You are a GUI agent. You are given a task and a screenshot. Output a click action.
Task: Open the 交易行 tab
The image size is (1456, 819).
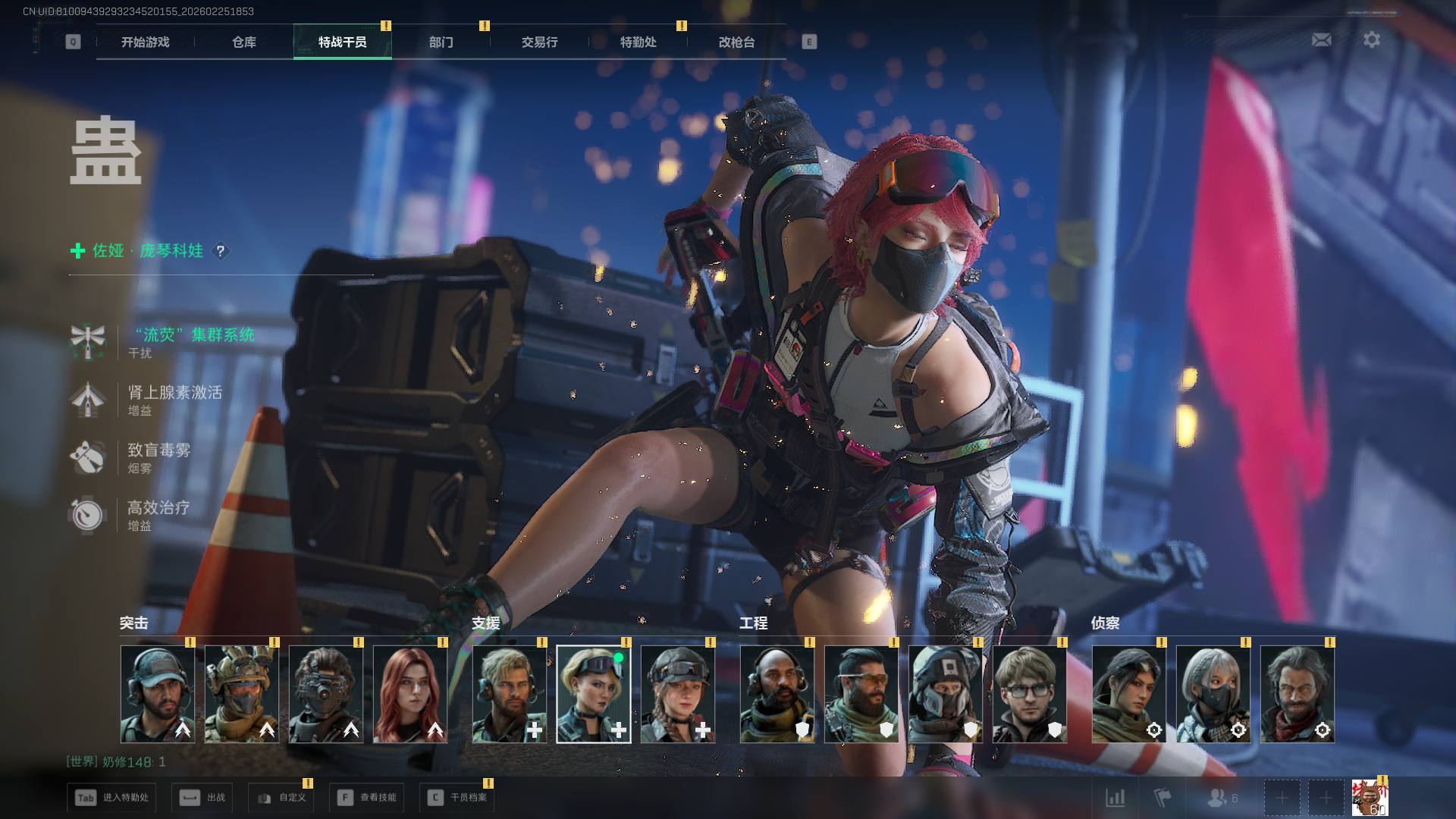pos(539,42)
